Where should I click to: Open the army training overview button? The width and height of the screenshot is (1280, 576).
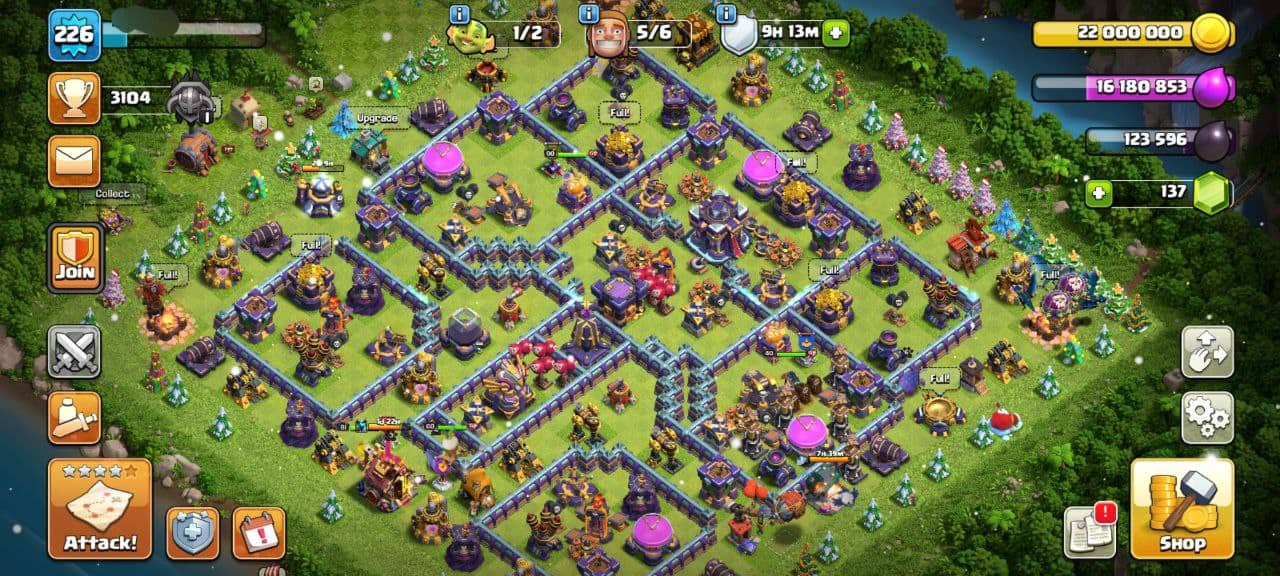[75, 417]
